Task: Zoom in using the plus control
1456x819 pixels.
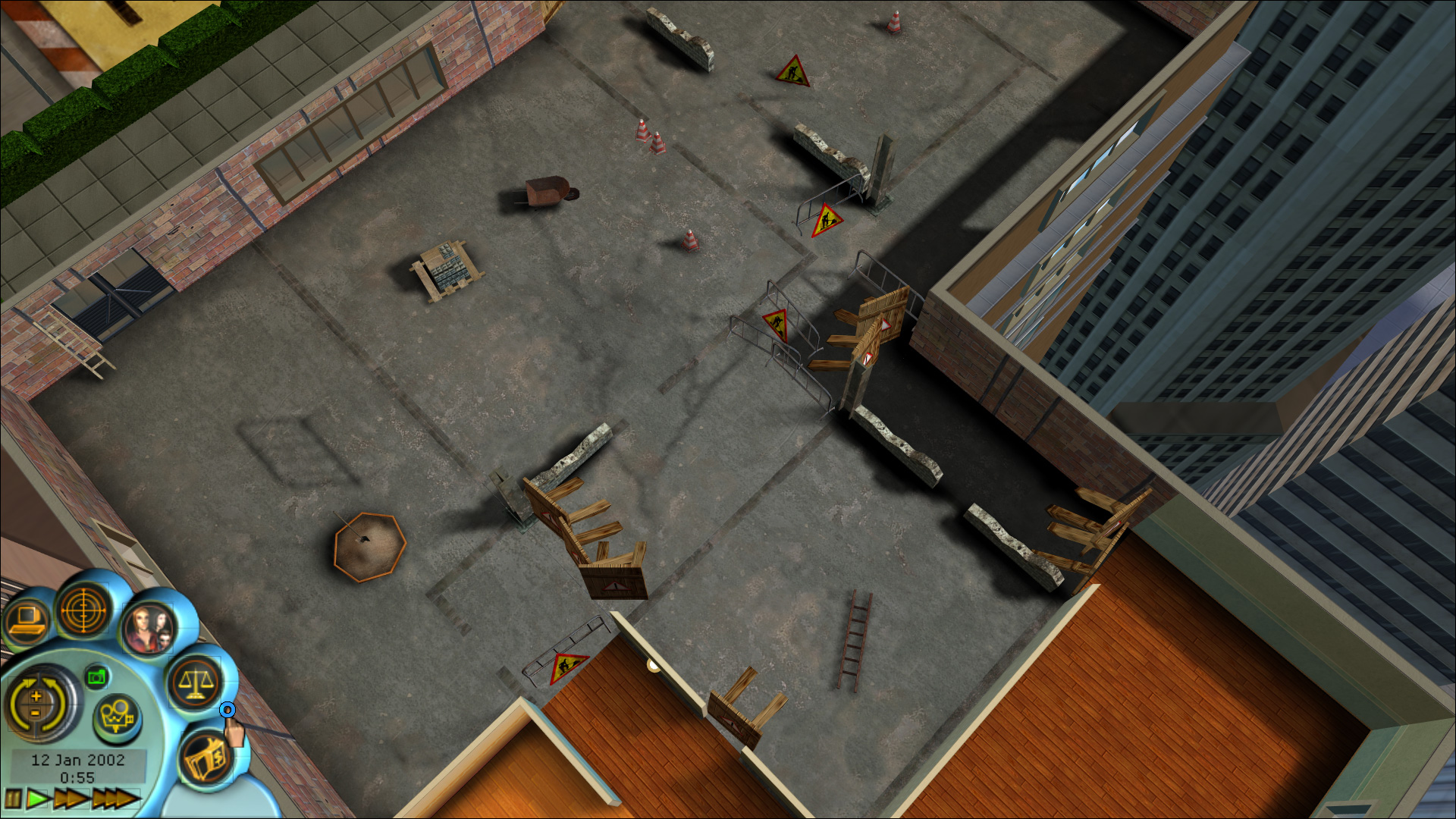Action: [x=35, y=695]
